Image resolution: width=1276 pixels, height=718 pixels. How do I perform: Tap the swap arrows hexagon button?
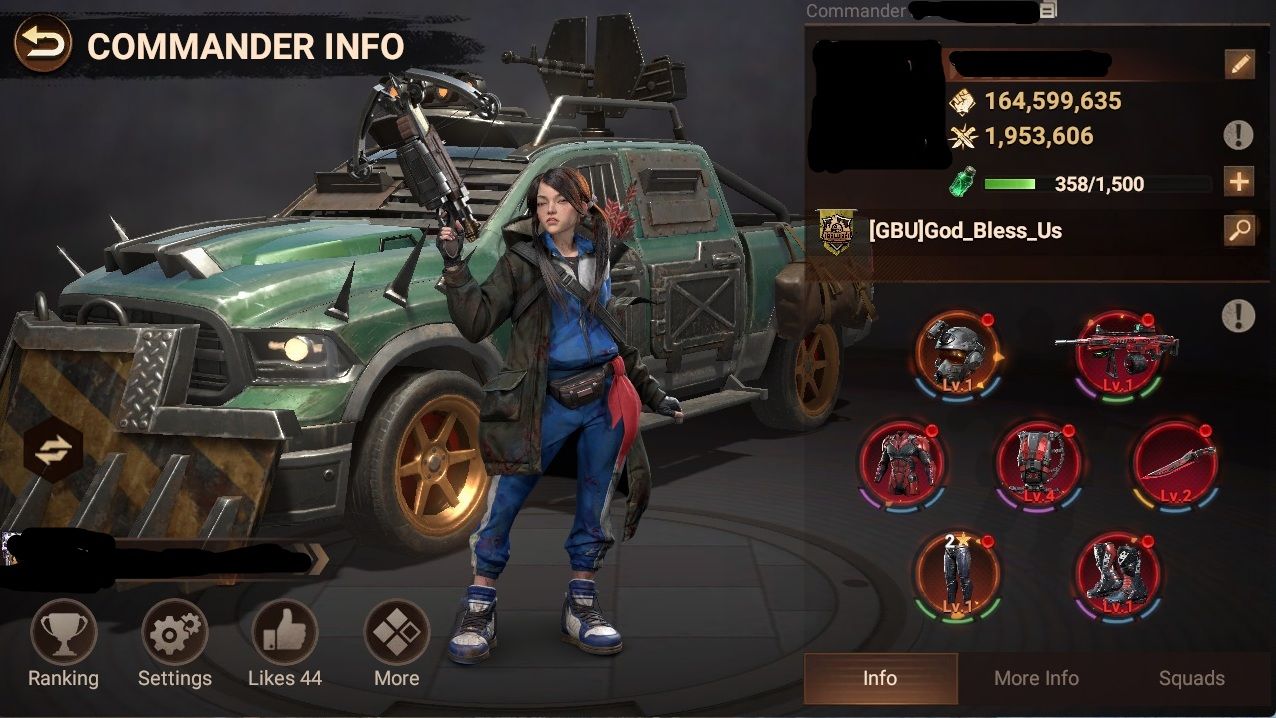[x=52, y=452]
